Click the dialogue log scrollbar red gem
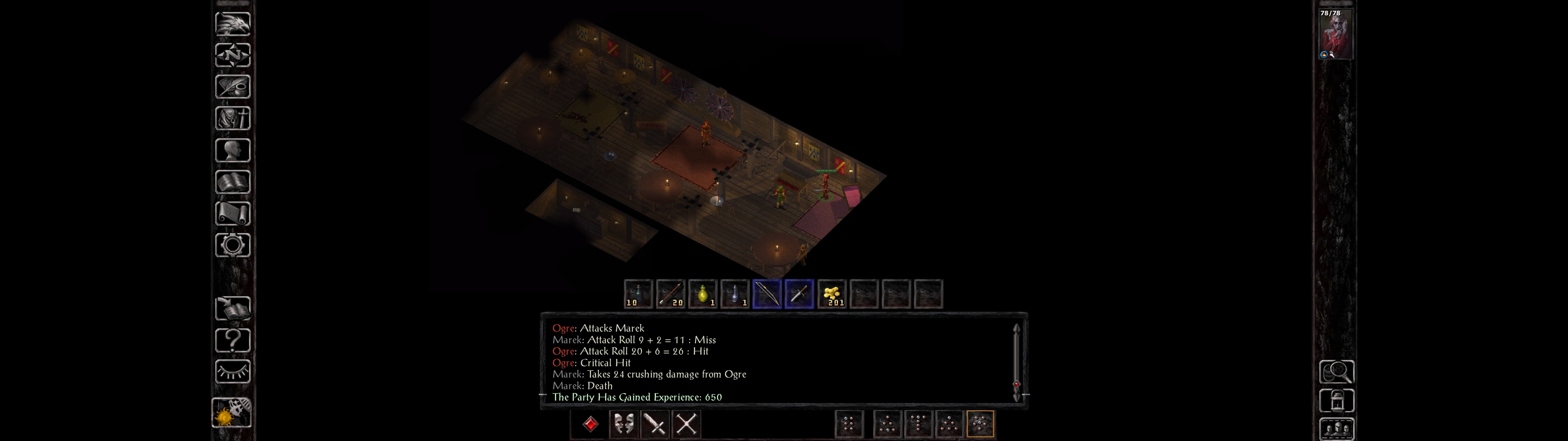 1016,384
